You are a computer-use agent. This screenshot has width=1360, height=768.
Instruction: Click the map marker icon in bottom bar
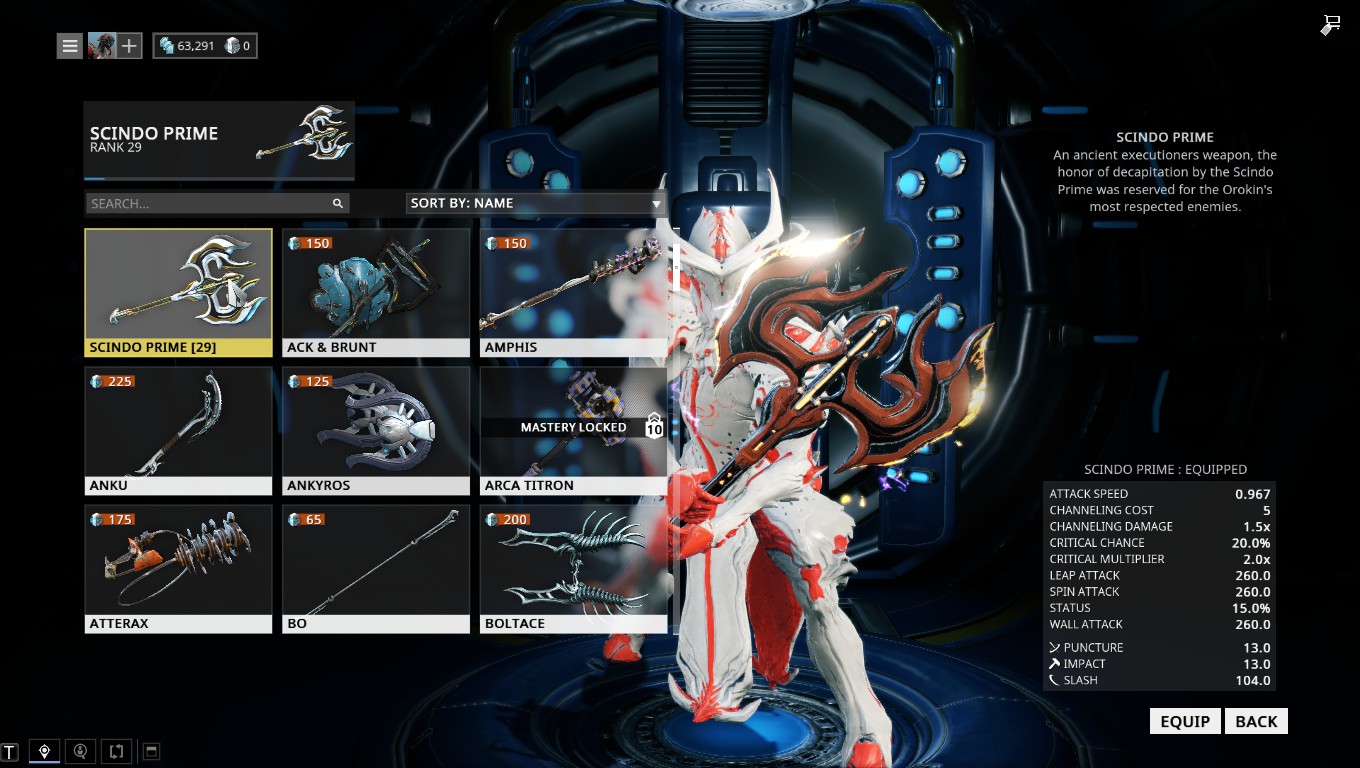pos(44,751)
